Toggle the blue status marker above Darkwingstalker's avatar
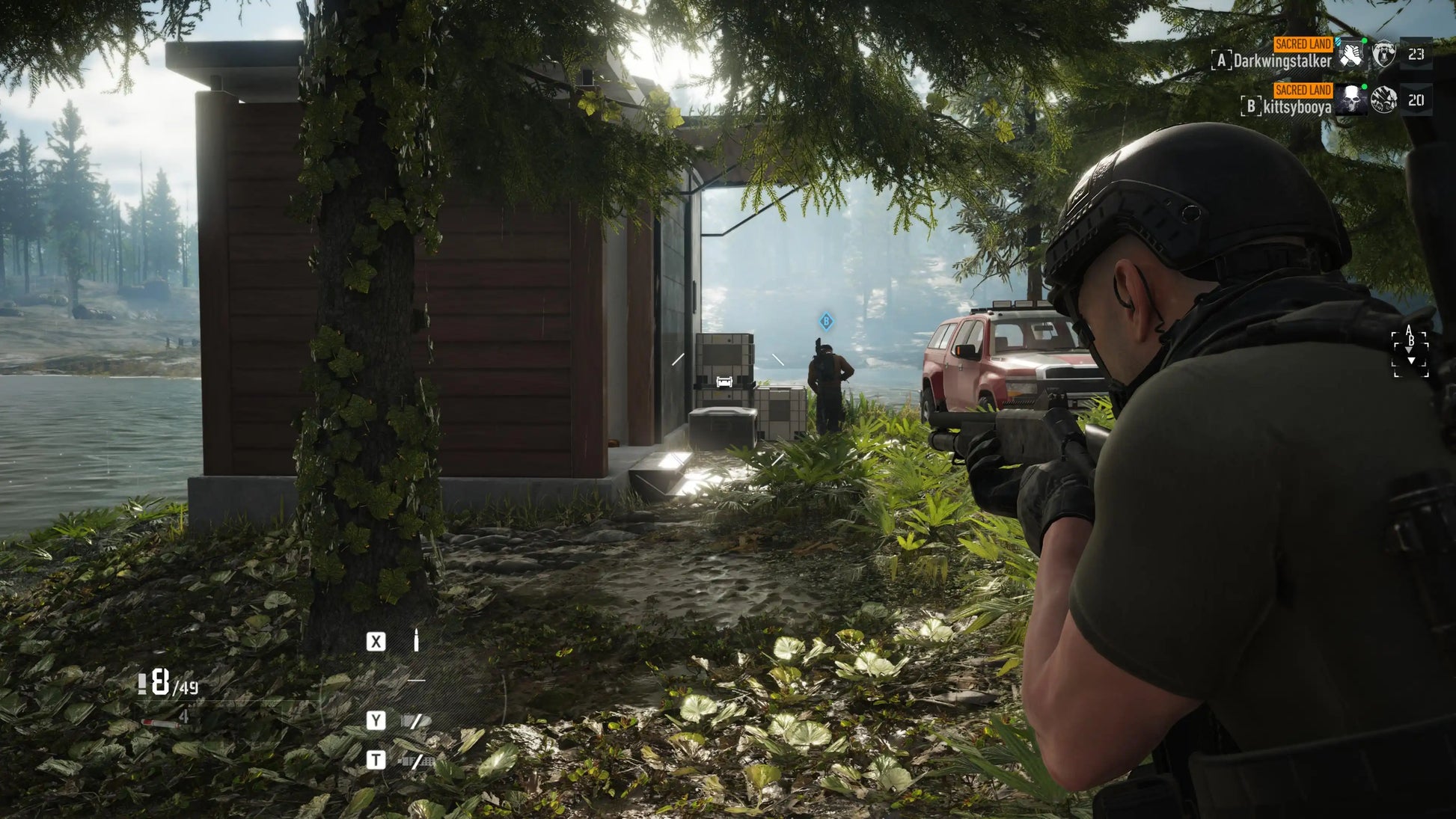Image resolution: width=1456 pixels, height=819 pixels. (1339, 41)
